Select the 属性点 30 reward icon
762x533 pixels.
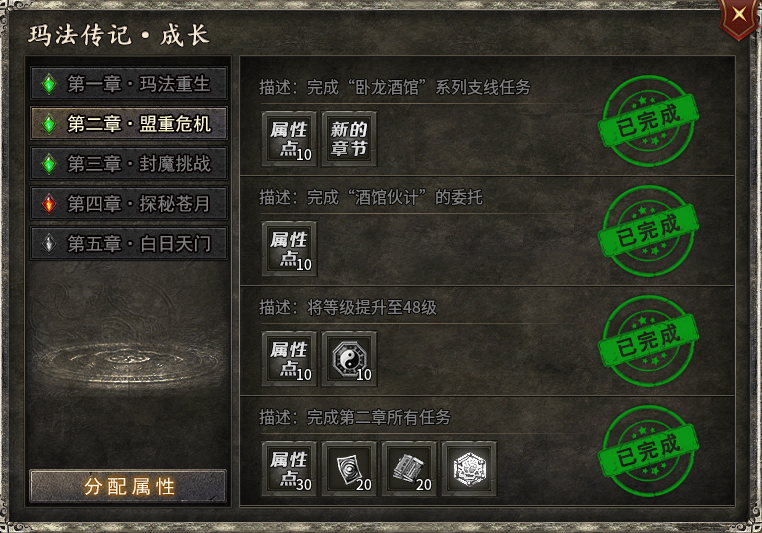point(290,468)
